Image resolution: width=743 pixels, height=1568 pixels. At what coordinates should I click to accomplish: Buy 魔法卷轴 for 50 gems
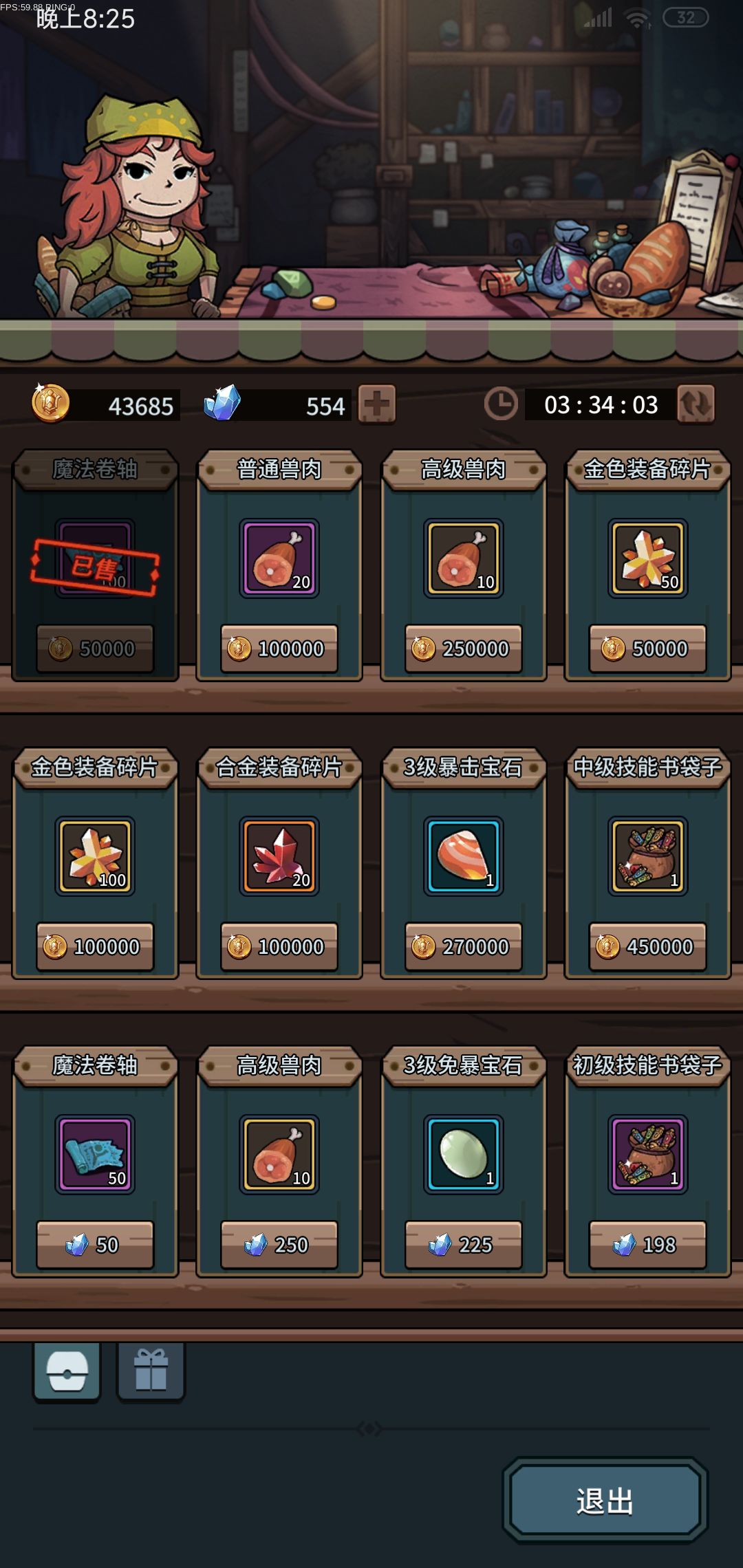95,1245
